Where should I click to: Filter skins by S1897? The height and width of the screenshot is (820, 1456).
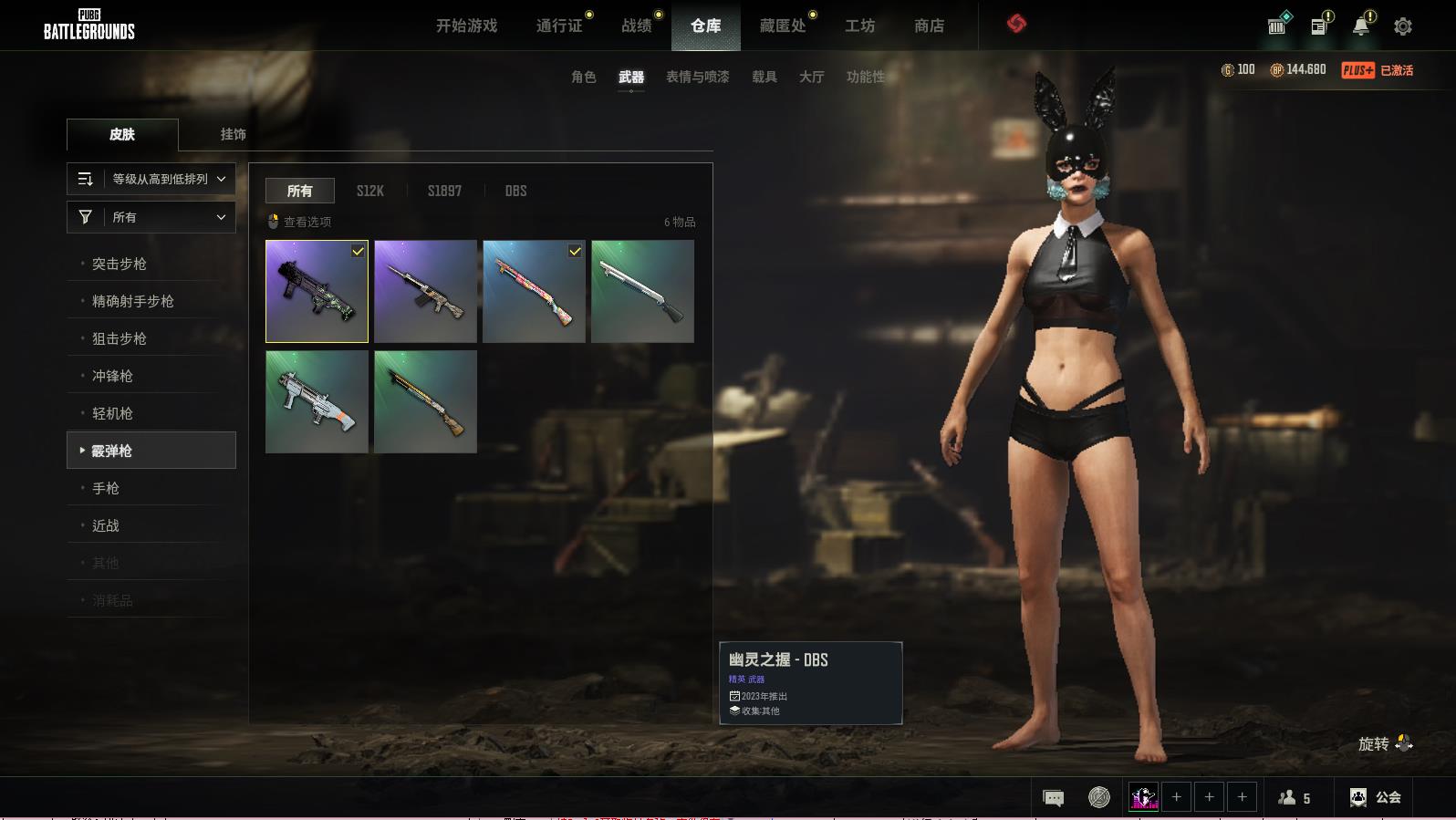(444, 191)
